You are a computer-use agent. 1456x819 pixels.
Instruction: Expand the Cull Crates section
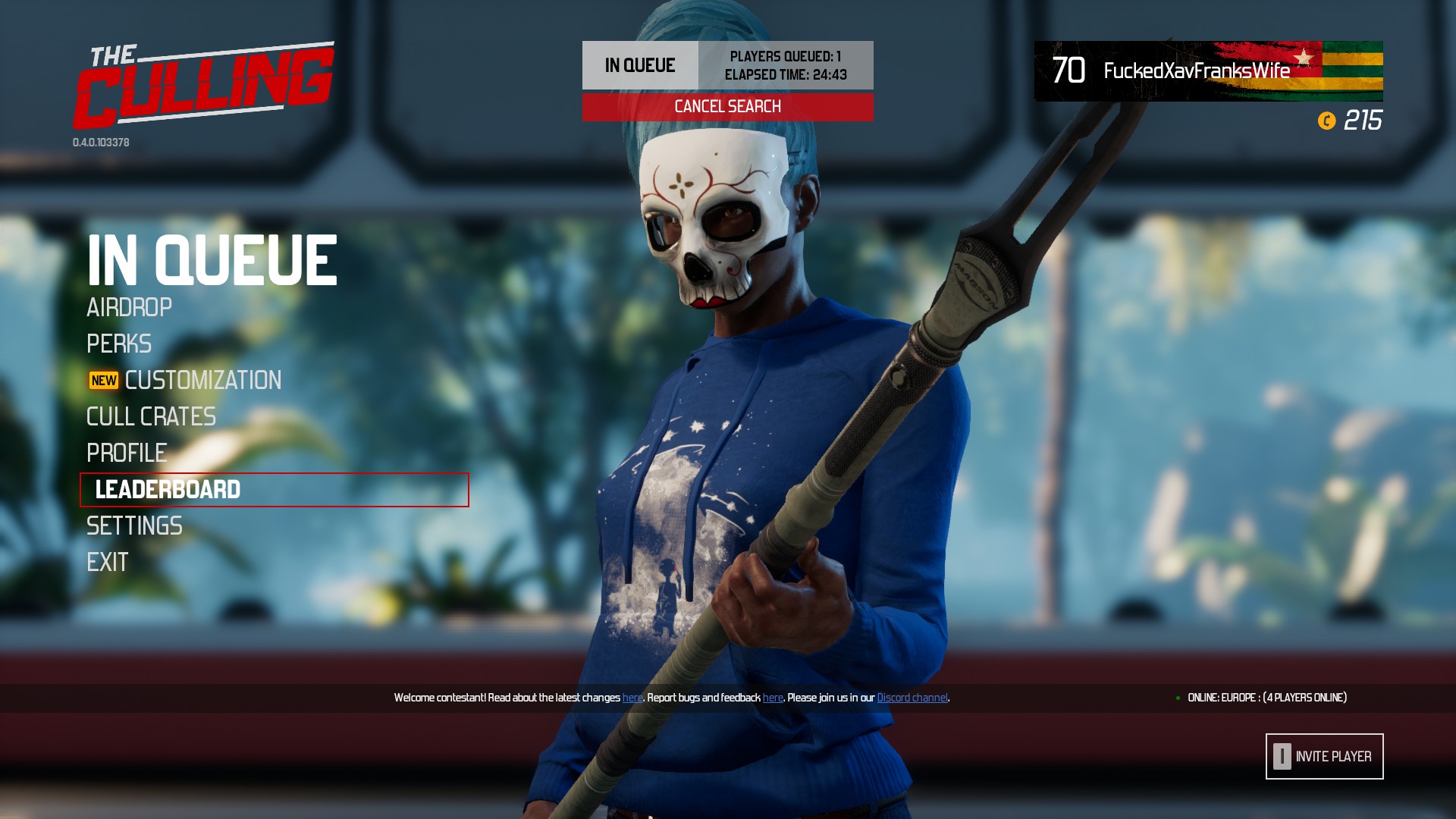click(x=150, y=416)
